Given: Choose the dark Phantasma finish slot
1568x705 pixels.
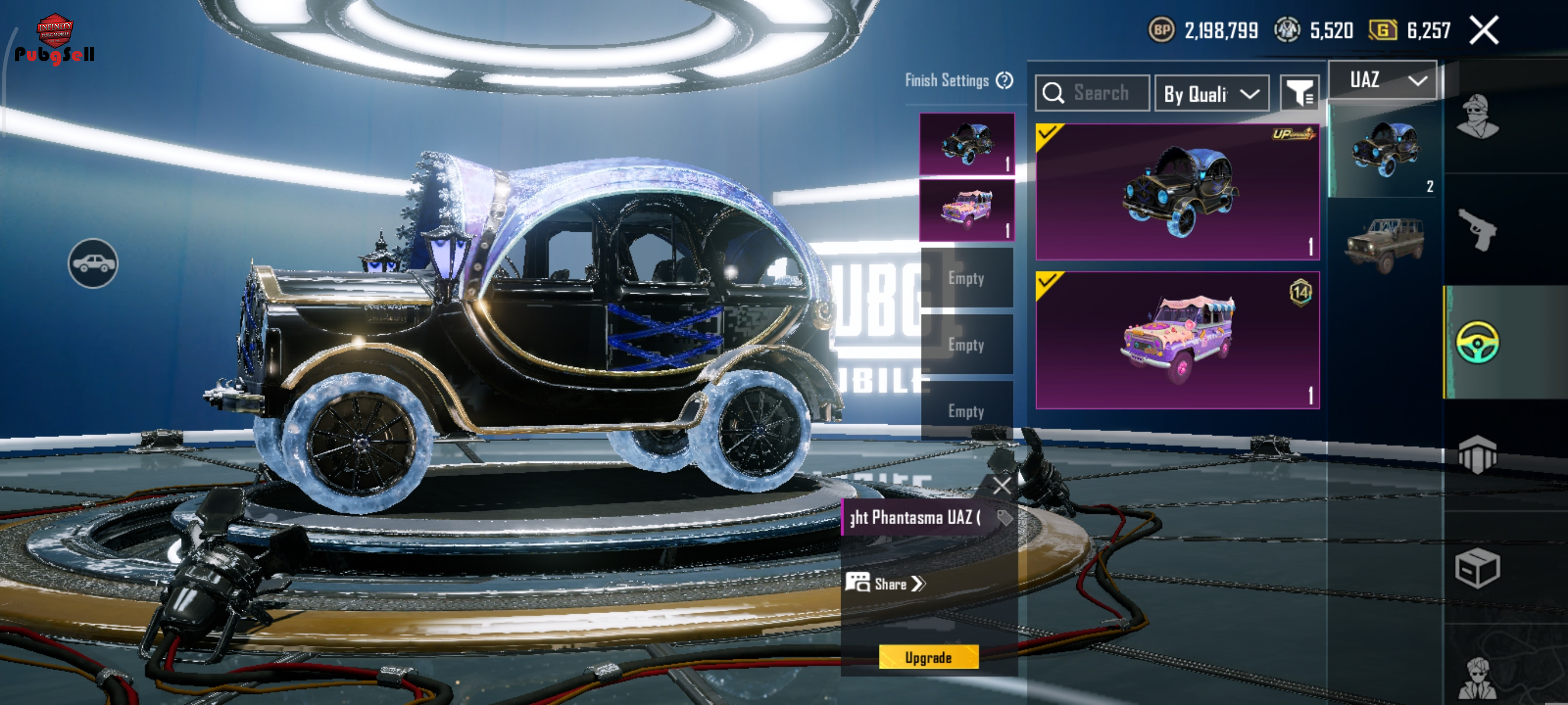Looking at the screenshot, I should (967, 144).
